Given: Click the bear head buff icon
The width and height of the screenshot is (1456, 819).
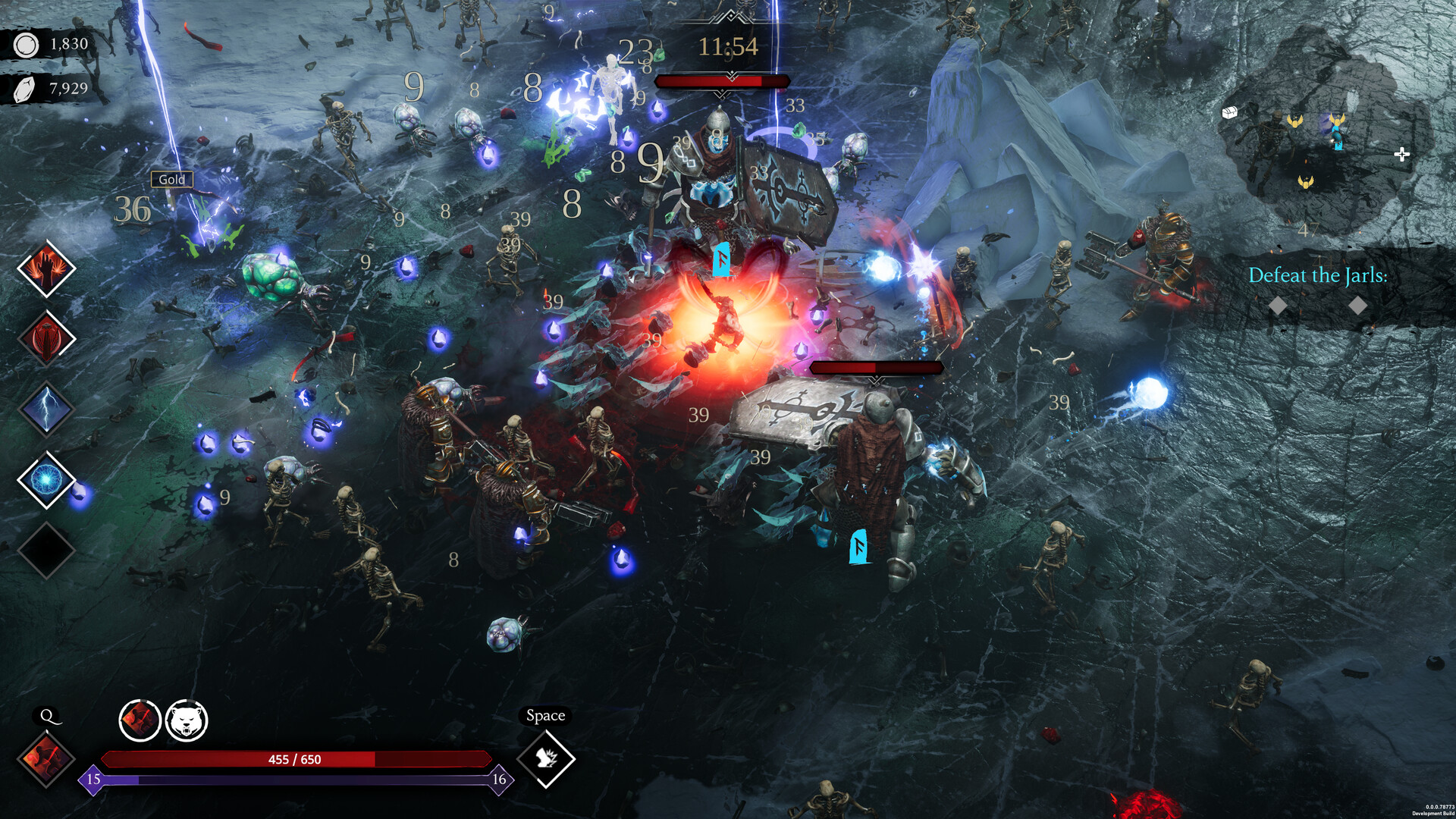Looking at the screenshot, I should click(x=187, y=720).
